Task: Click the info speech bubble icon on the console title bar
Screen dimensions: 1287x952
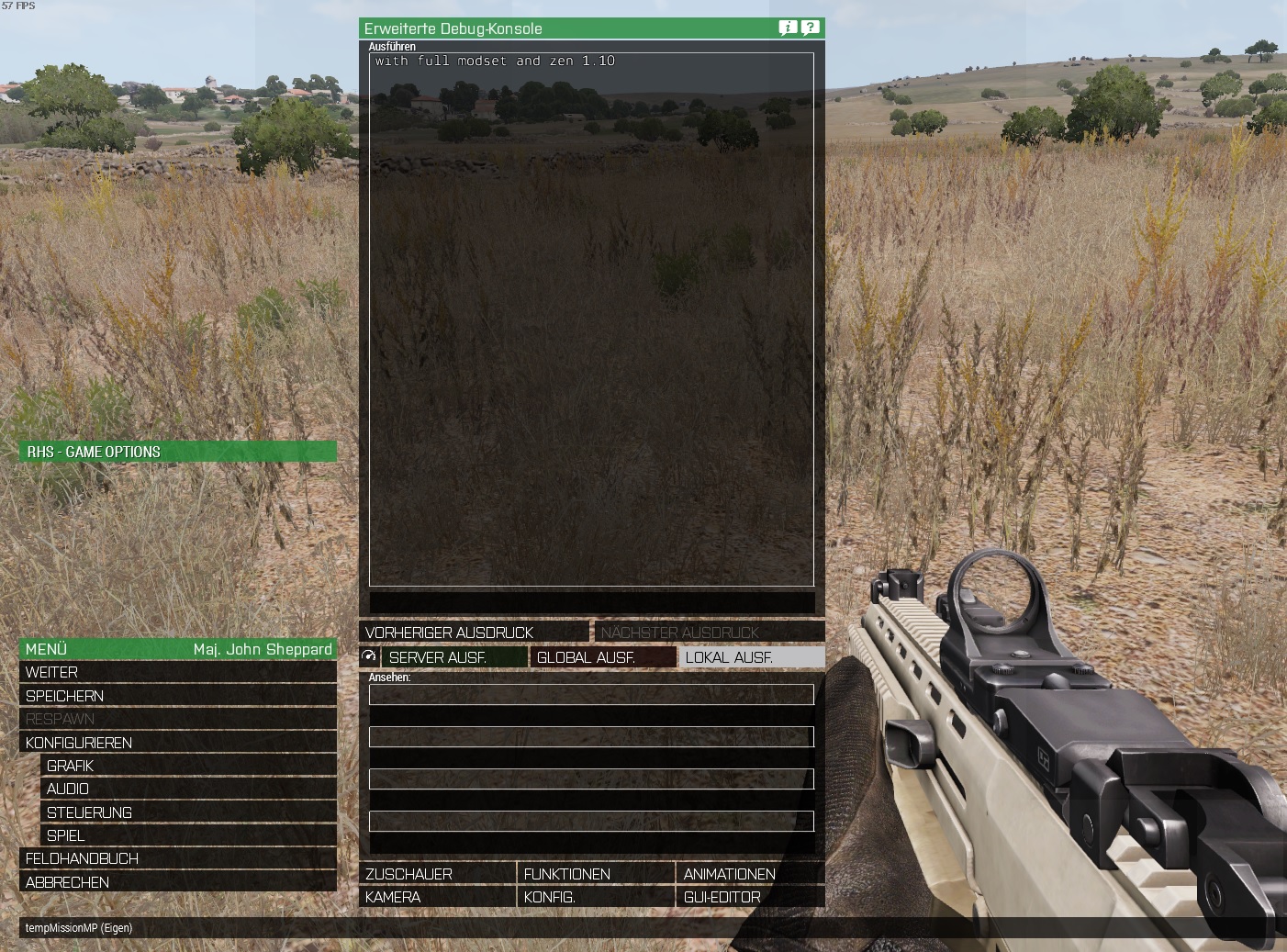Action: click(x=785, y=28)
